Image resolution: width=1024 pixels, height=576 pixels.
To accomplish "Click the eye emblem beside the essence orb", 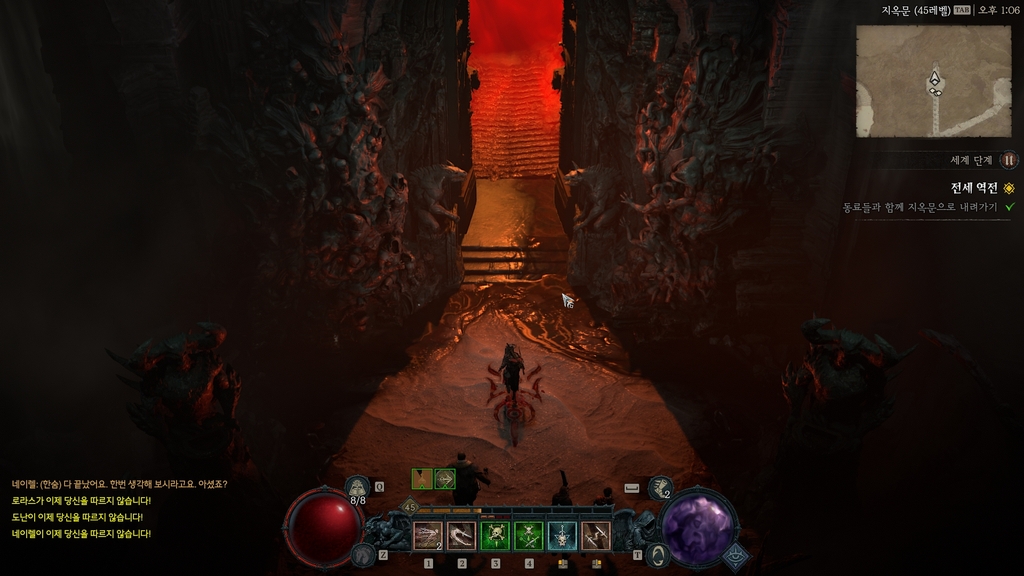I will pos(736,556).
